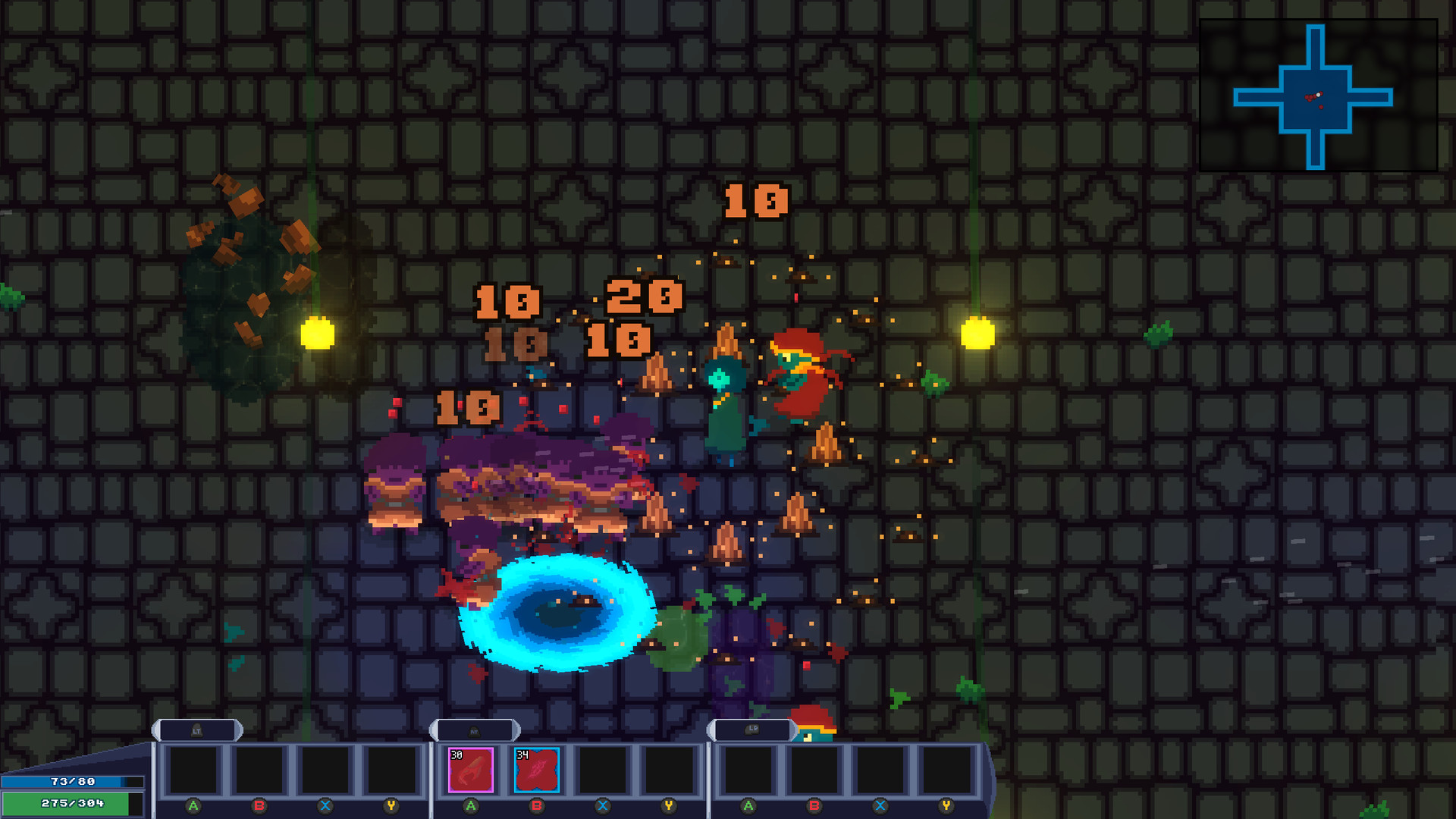Viewport: 1456px width, 819px height.
Task: Click the red player marker on the minimap
Action: click(x=1309, y=98)
